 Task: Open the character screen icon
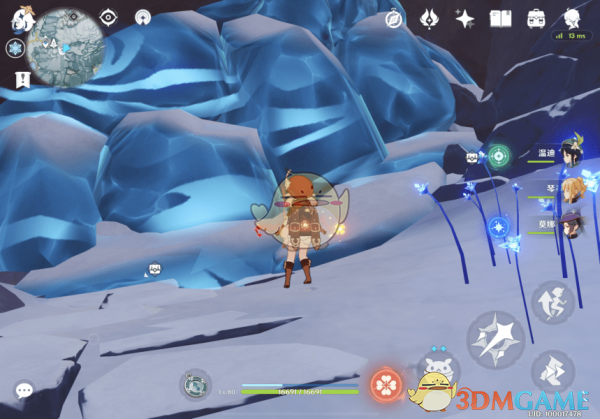(x=572, y=18)
